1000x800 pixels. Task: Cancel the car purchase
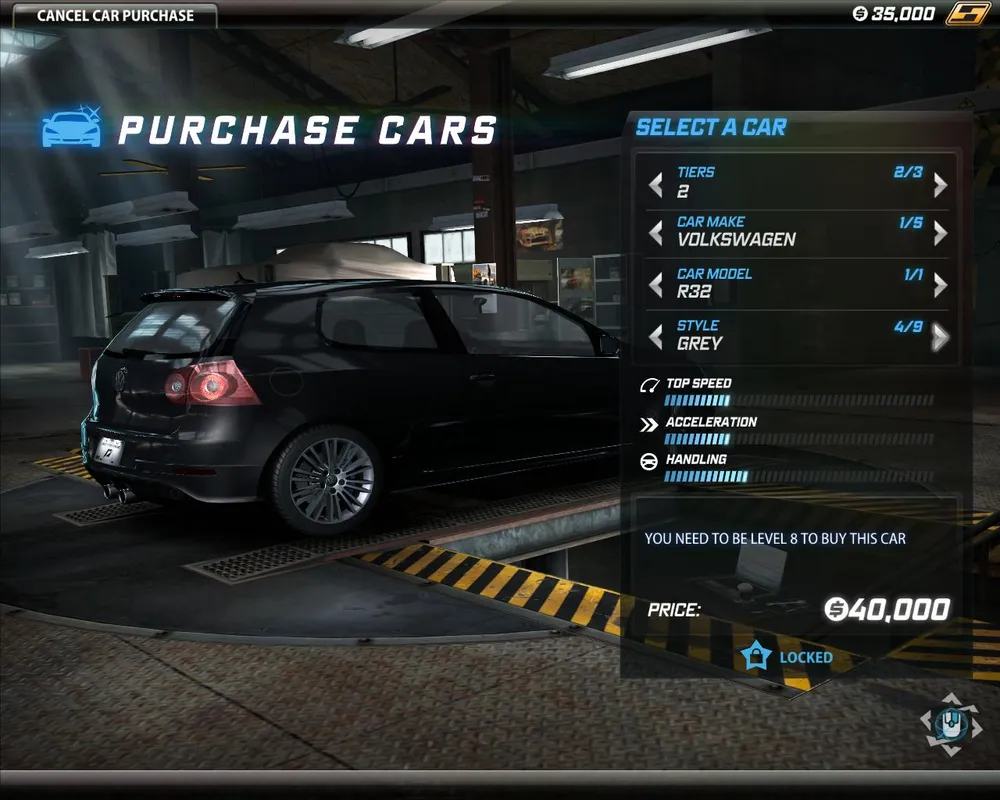pyautogui.click(x=115, y=15)
